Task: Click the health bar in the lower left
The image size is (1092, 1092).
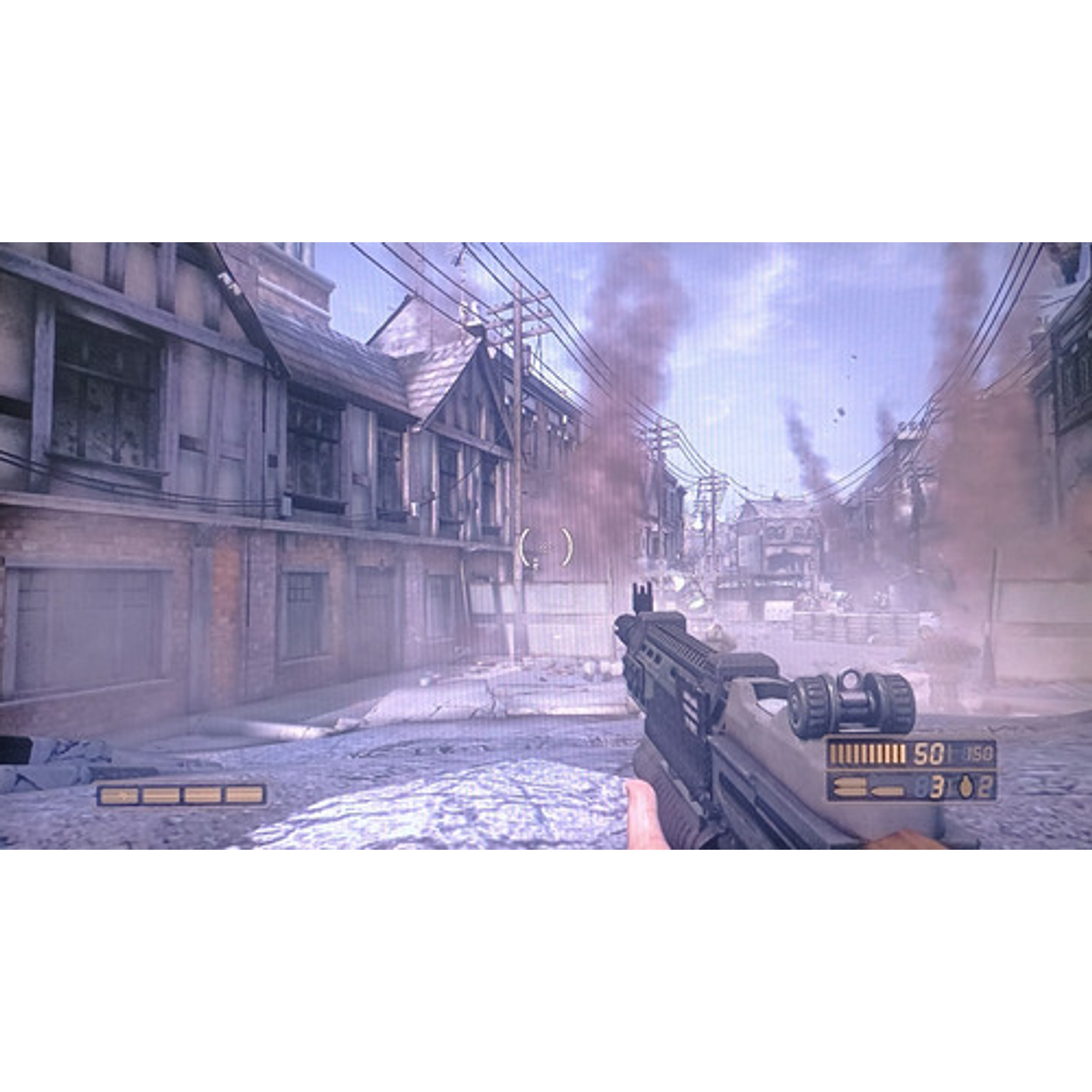Action: coord(182,794)
